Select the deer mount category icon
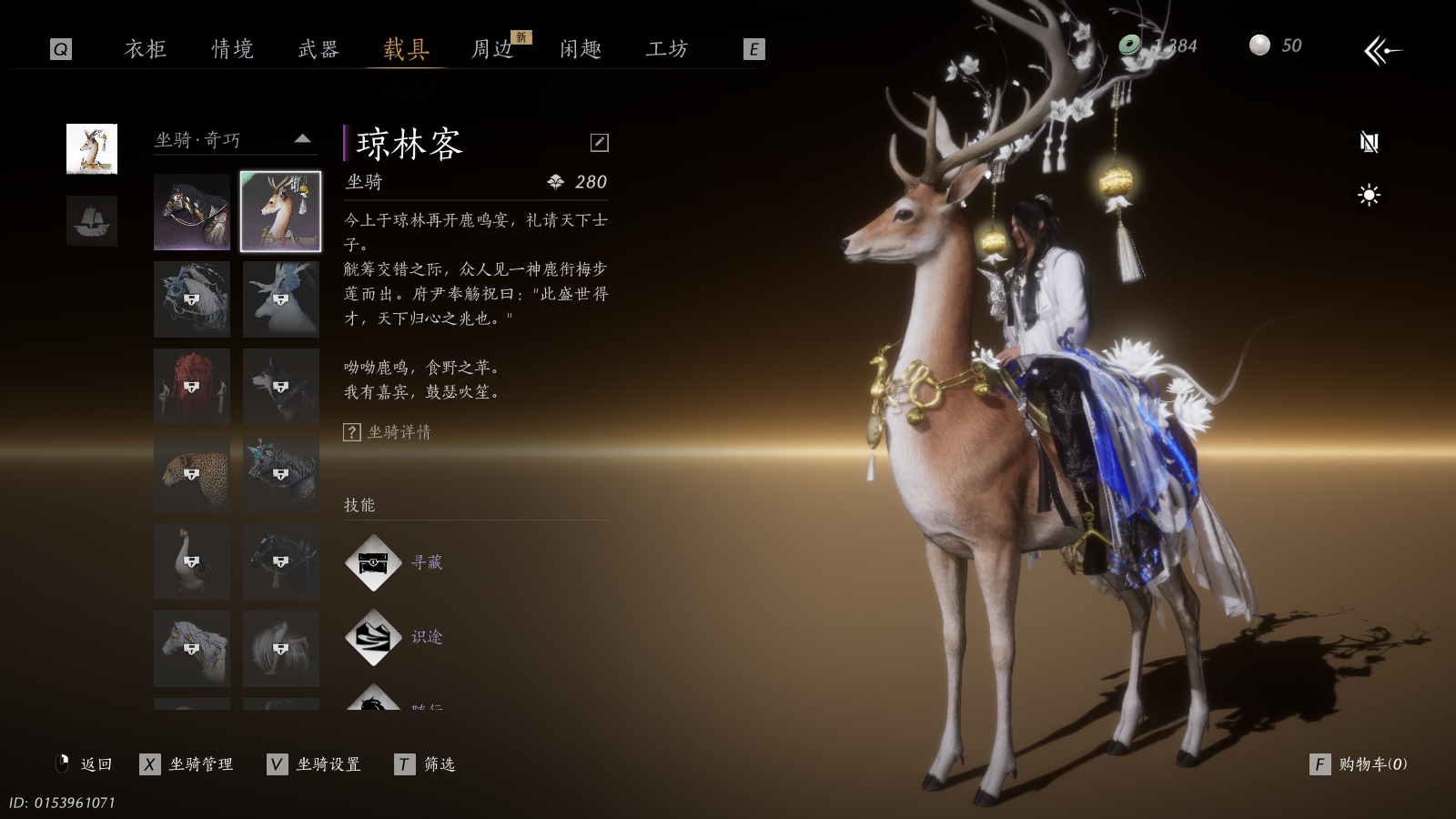This screenshot has width=1456, height=819. [92, 149]
